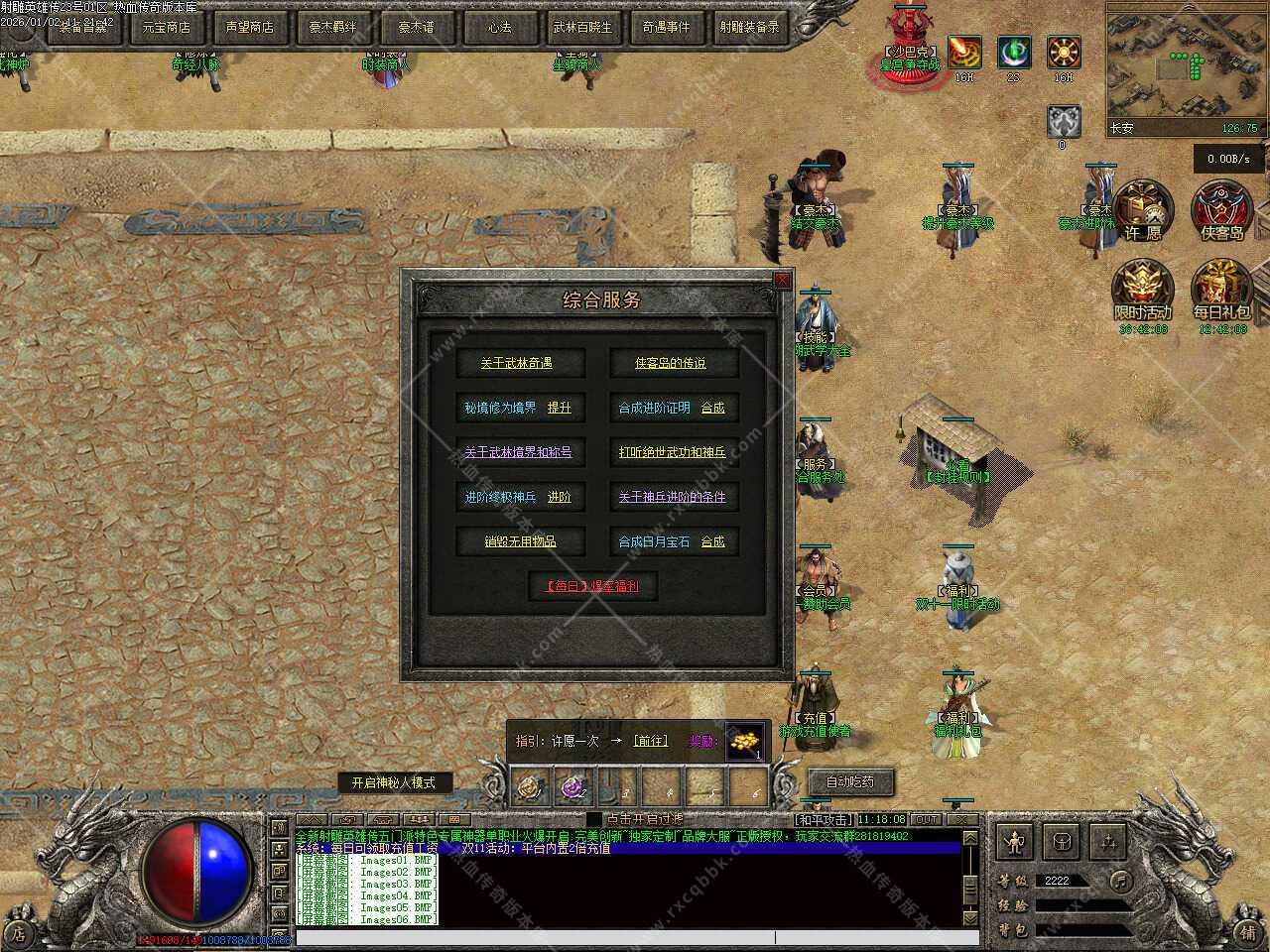Viewport: 1270px width, 952px height.
Task: Open 打听绝世武功和神兵 entry
Action: tap(672, 452)
